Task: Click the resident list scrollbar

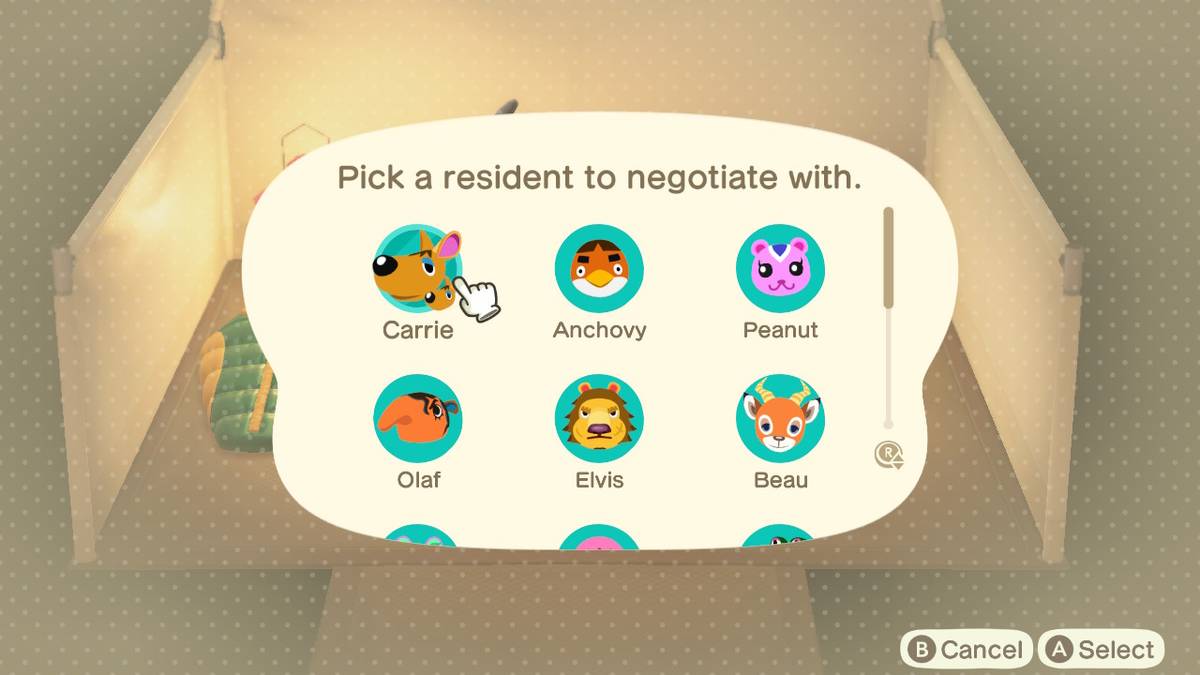Action: point(888,260)
